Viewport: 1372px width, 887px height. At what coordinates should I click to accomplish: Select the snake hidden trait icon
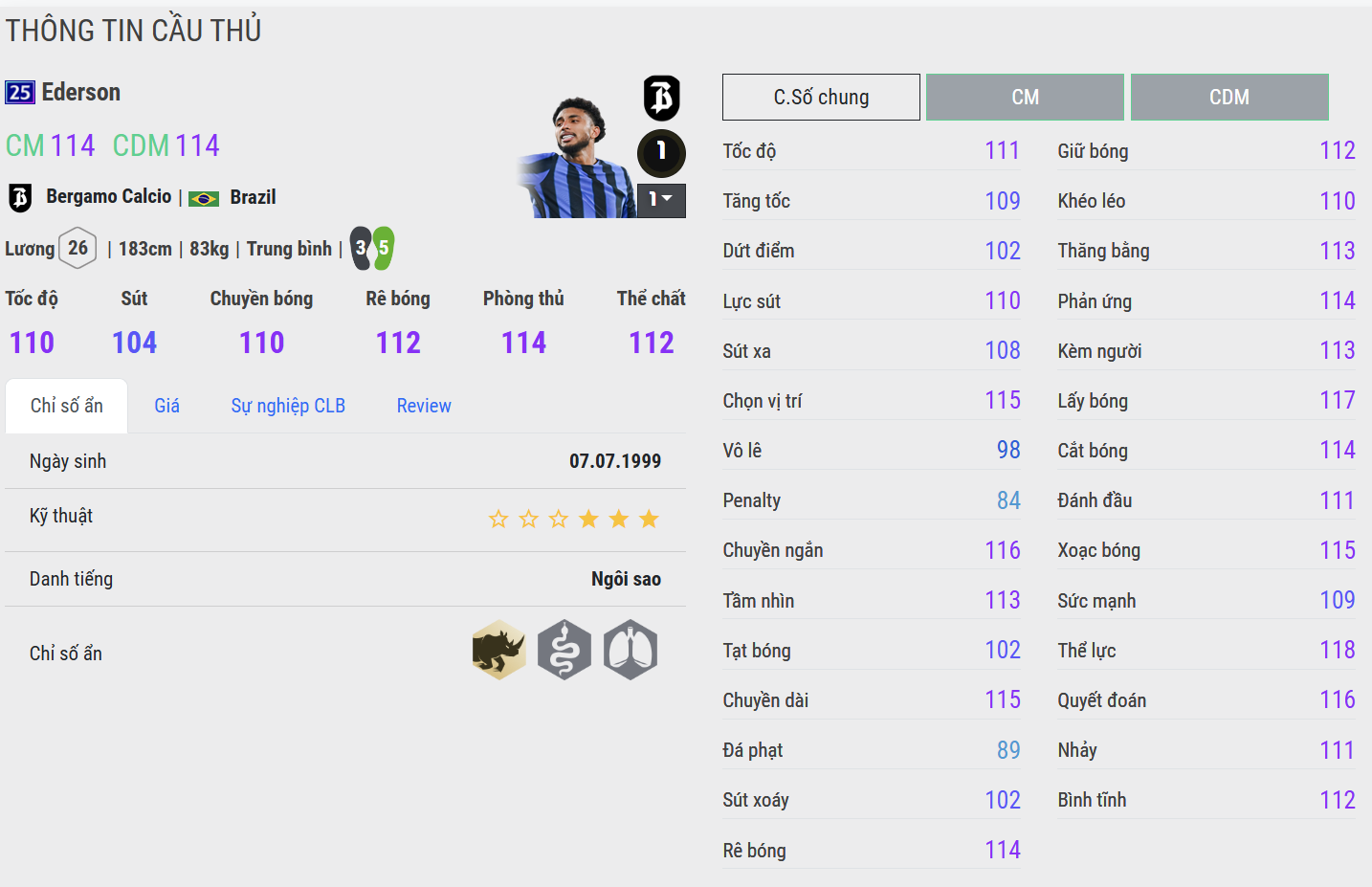(564, 651)
